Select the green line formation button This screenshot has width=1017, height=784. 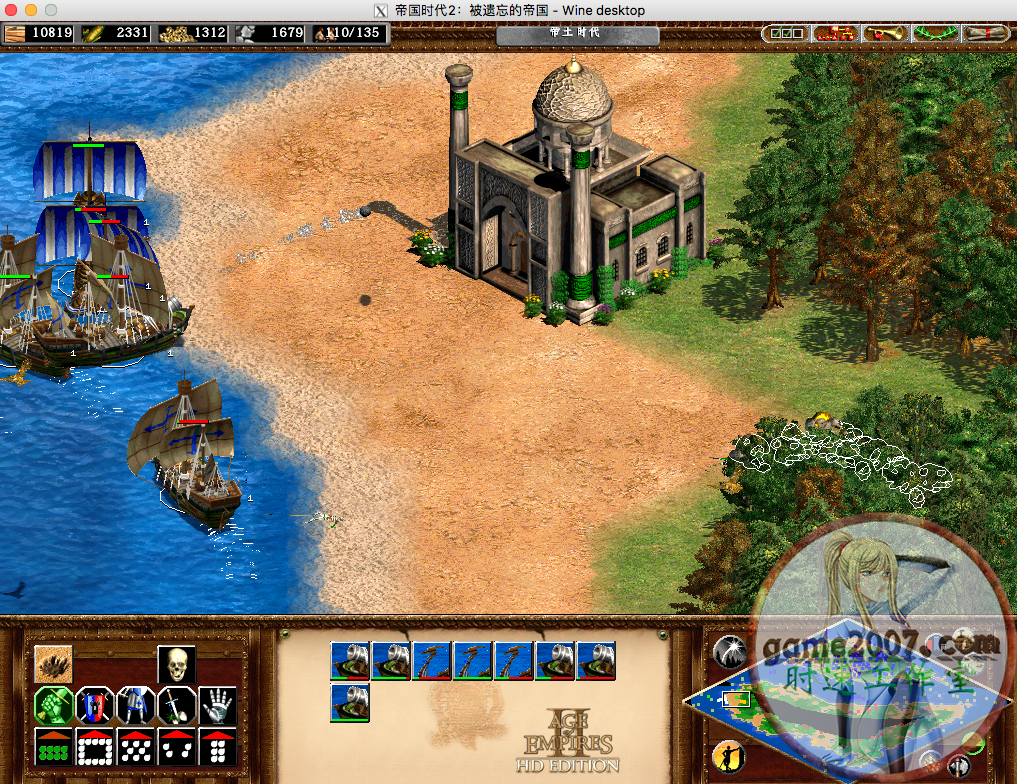coord(53,746)
